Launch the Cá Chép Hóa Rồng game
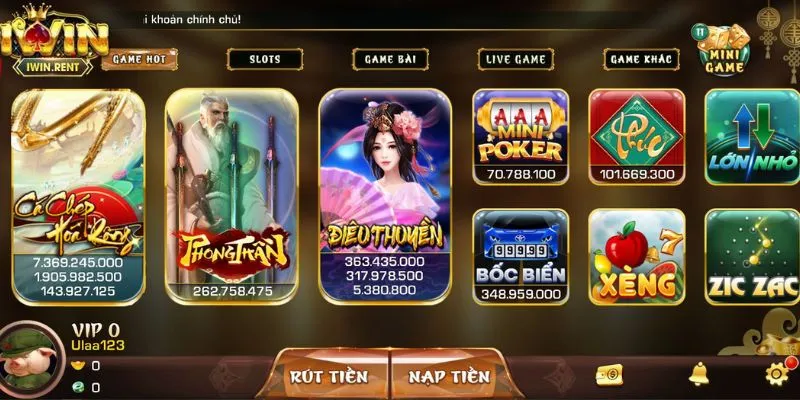The height and width of the screenshot is (400, 800). tap(78, 195)
